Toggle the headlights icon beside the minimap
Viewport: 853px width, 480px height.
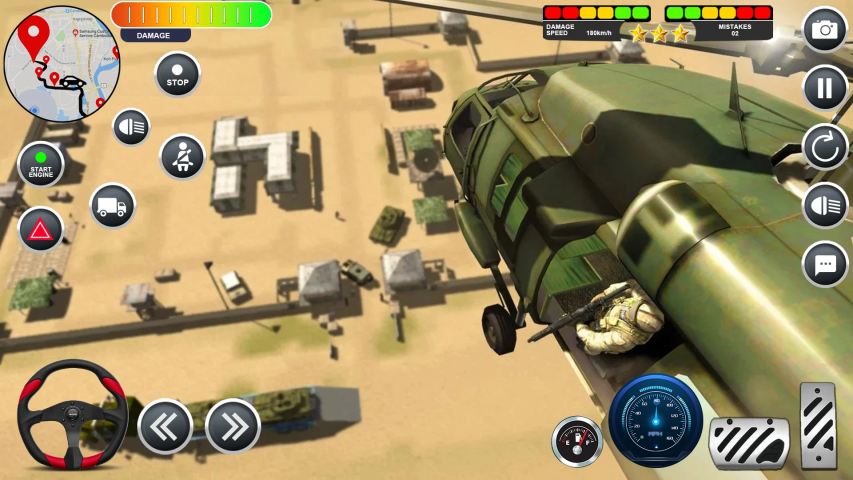(x=131, y=127)
